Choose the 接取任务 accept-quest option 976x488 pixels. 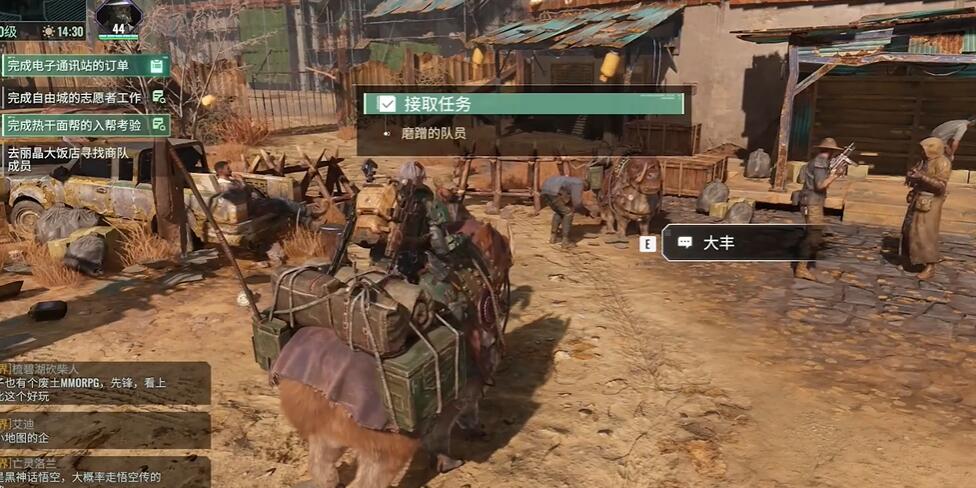524,104
